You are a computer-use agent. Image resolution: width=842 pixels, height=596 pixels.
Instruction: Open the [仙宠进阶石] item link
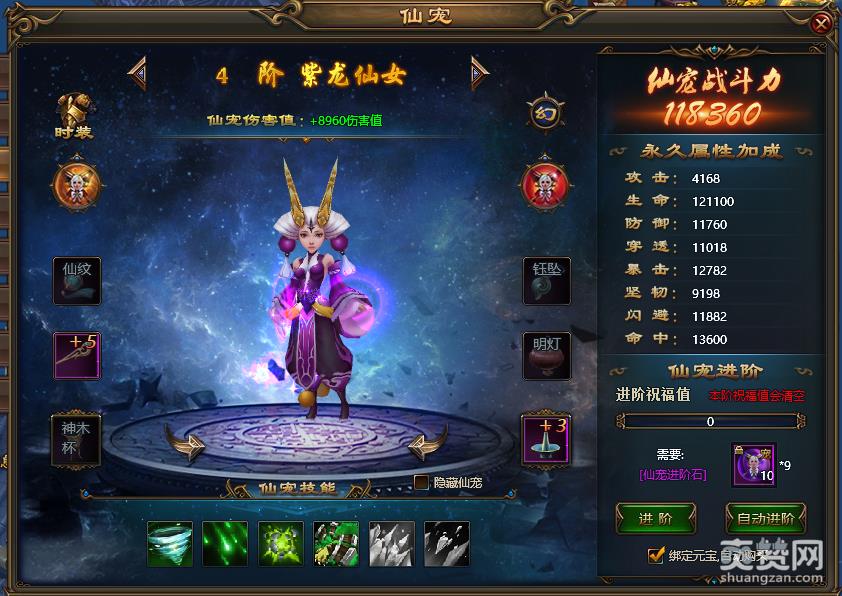[x=673, y=474]
